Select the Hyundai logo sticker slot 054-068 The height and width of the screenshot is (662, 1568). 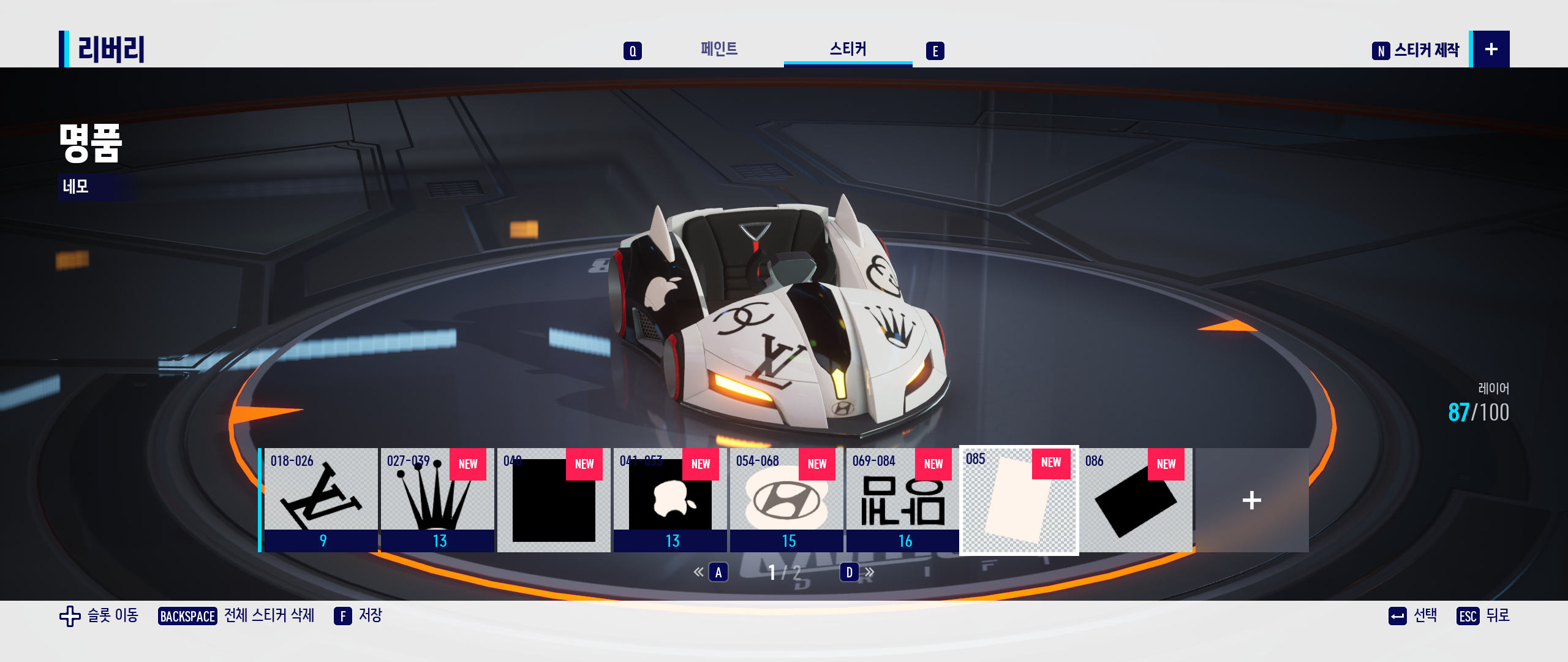point(786,500)
